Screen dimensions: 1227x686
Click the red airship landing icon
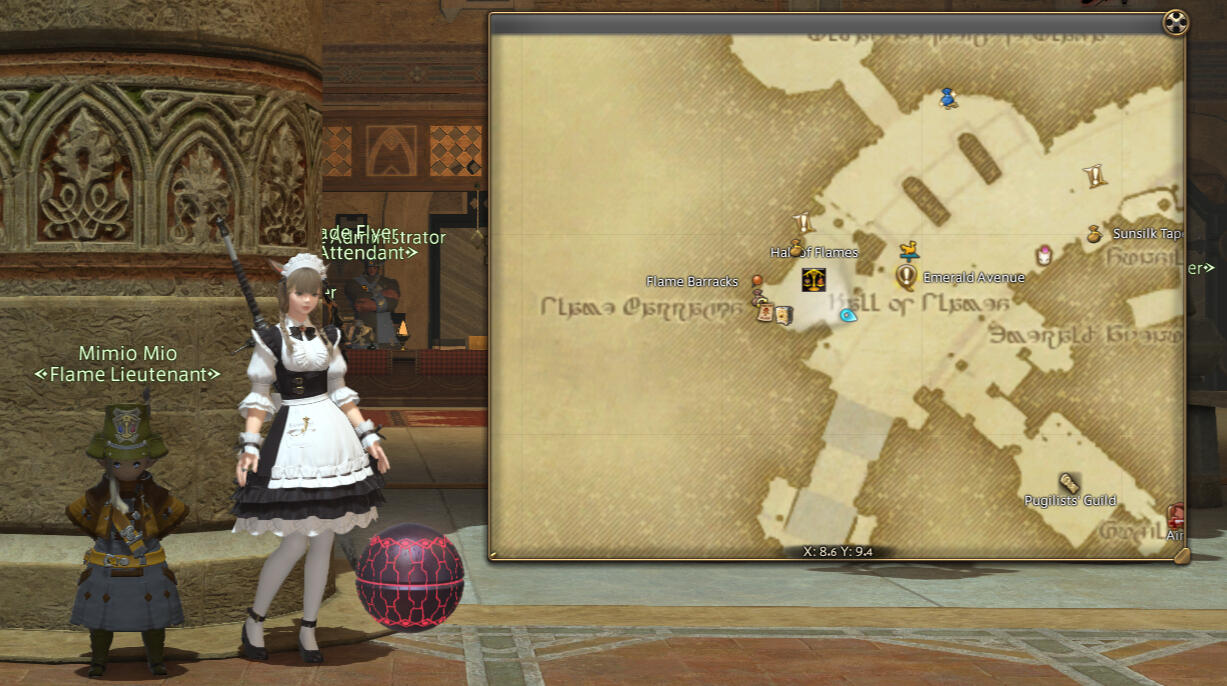(x=1176, y=516)
